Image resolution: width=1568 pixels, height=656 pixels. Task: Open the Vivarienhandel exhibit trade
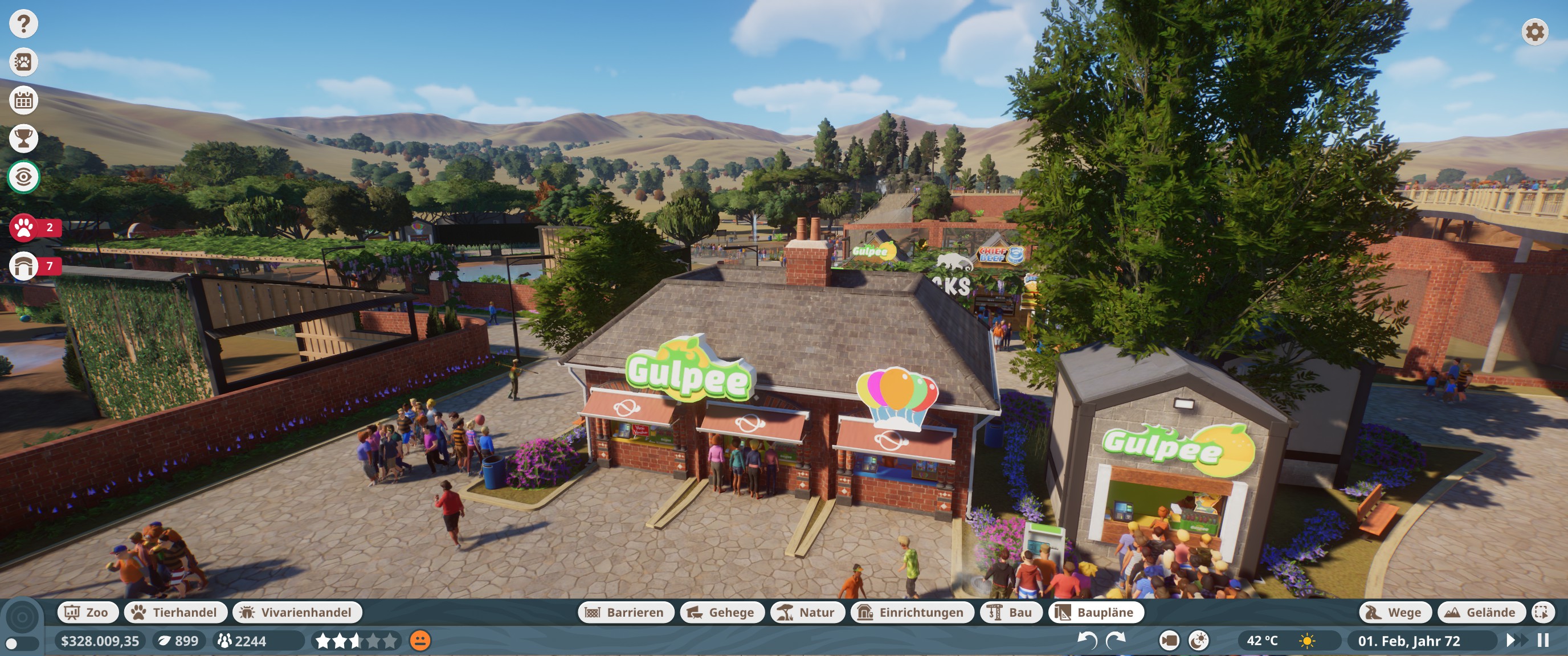tap(297, 612)
